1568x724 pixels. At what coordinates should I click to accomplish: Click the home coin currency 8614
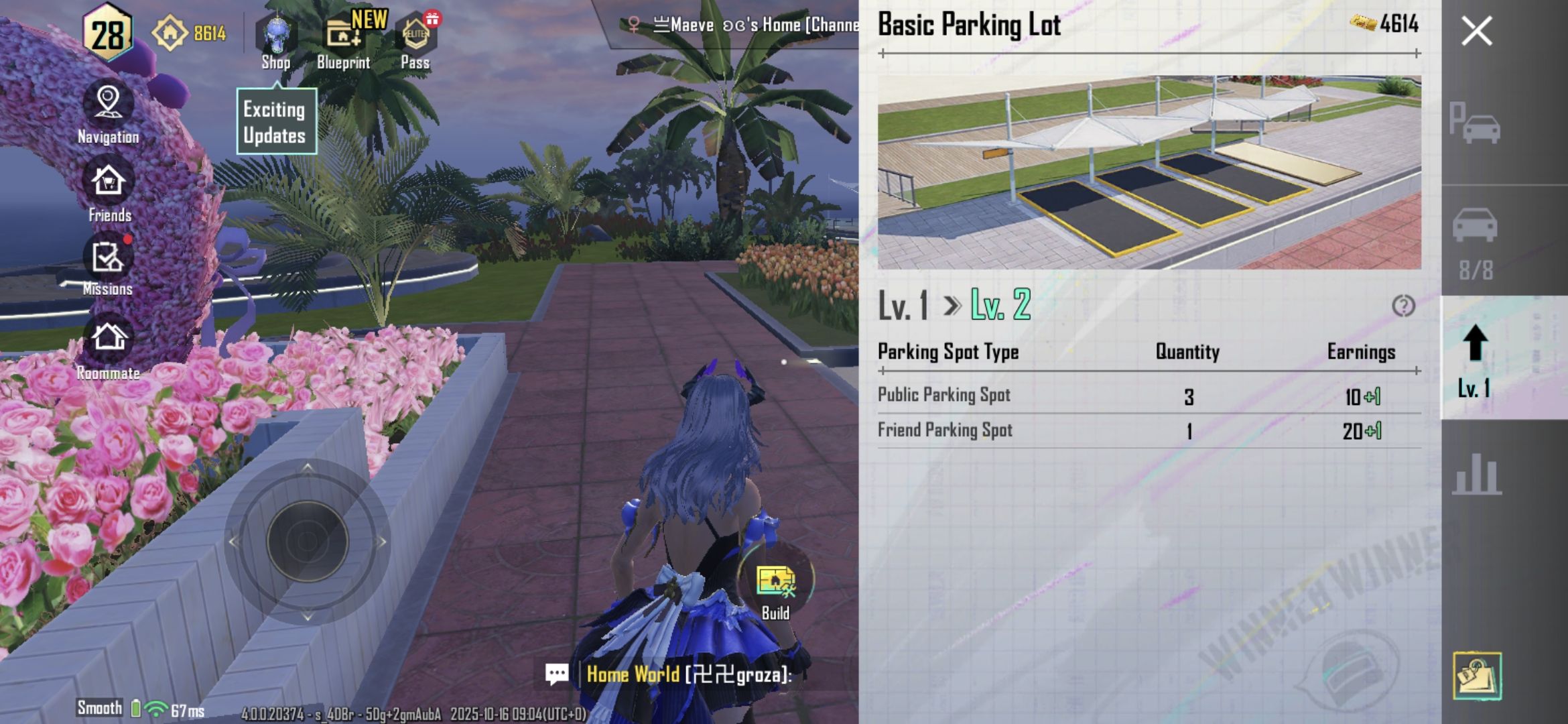coord(190,32)
